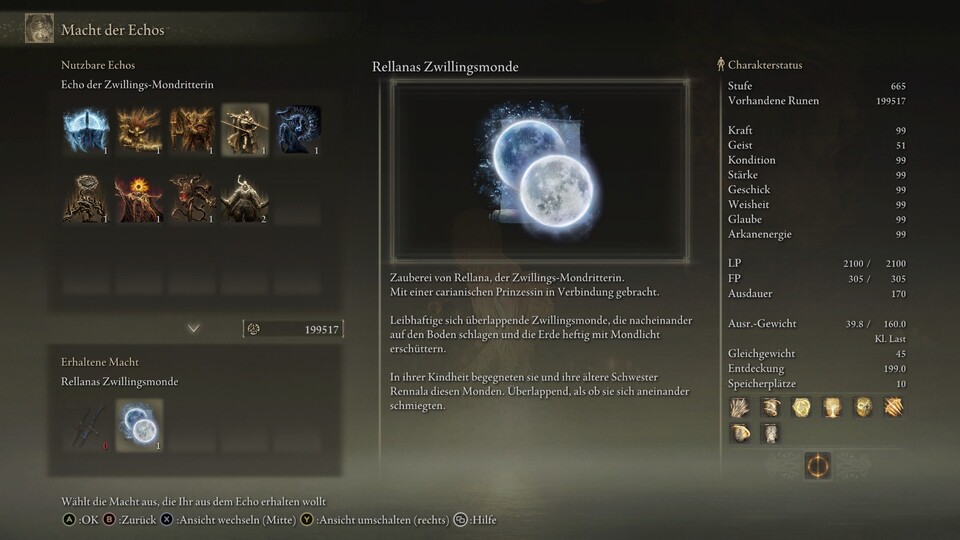Screen dimensions: 960x540
Task: Click the golden Elden Ring great rune icon
Action: (817, 466)
